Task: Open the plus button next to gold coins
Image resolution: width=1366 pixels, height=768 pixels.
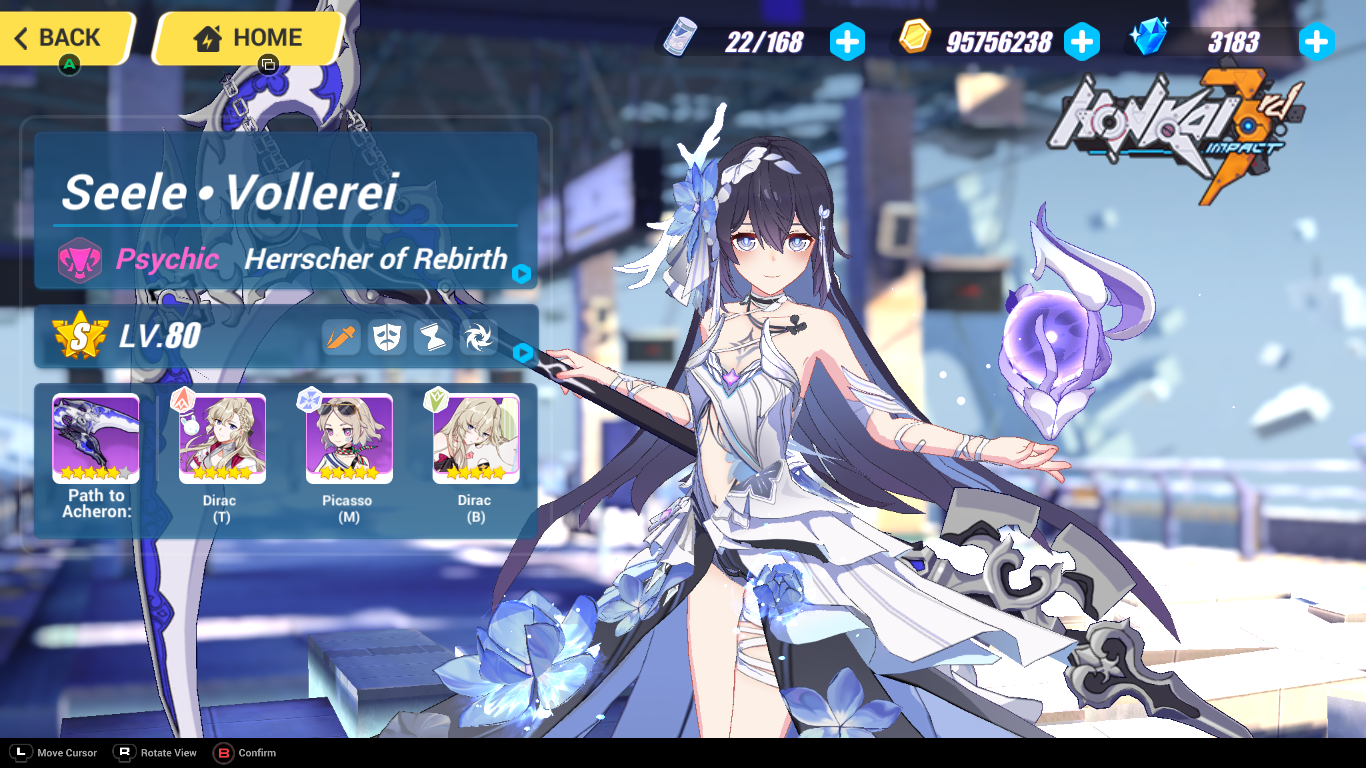Action: [x=1082, y=41]
